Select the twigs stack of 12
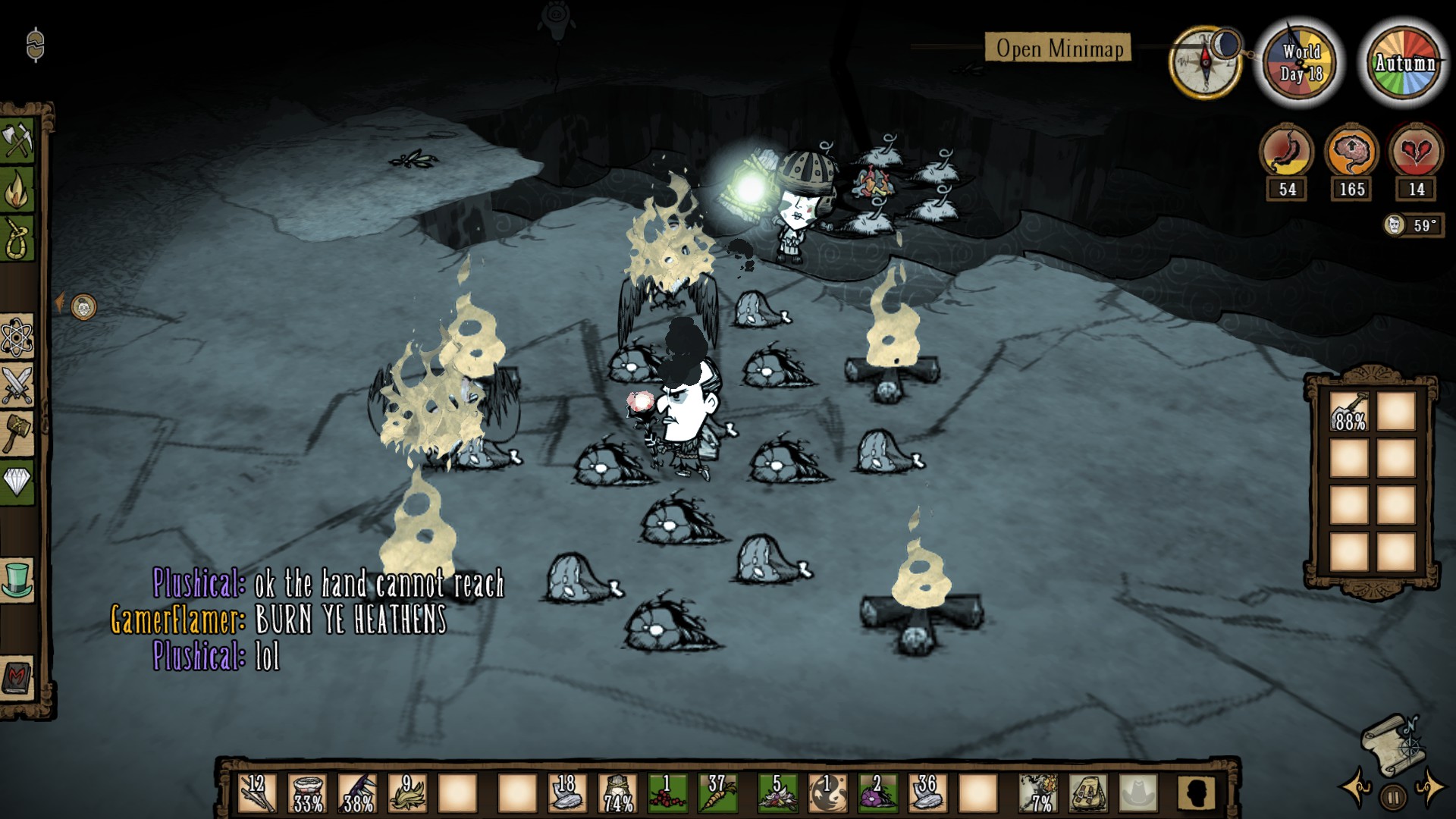 (256, 793)
